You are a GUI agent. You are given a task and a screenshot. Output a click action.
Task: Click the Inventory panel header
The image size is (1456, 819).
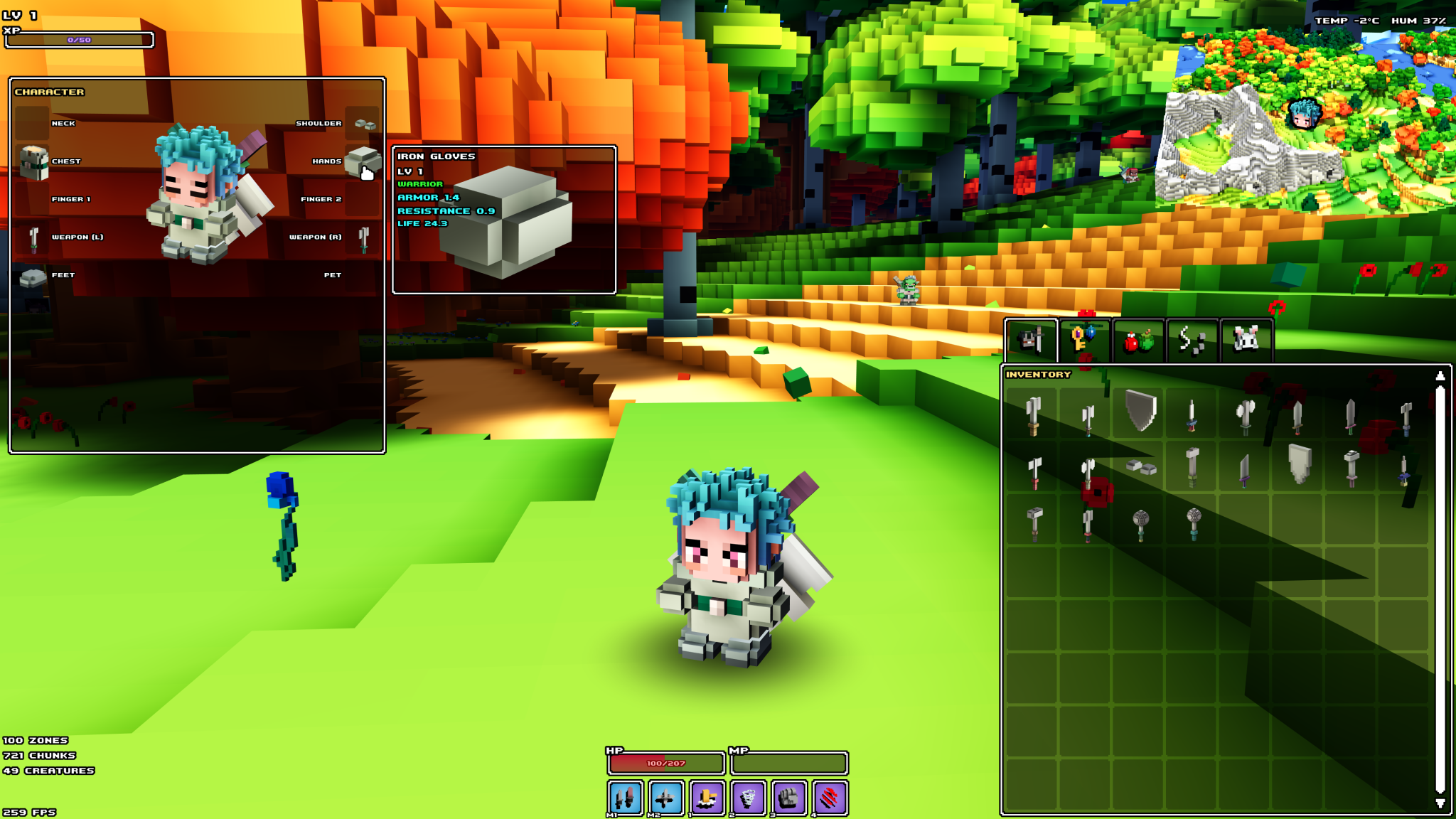[1037, 373]
